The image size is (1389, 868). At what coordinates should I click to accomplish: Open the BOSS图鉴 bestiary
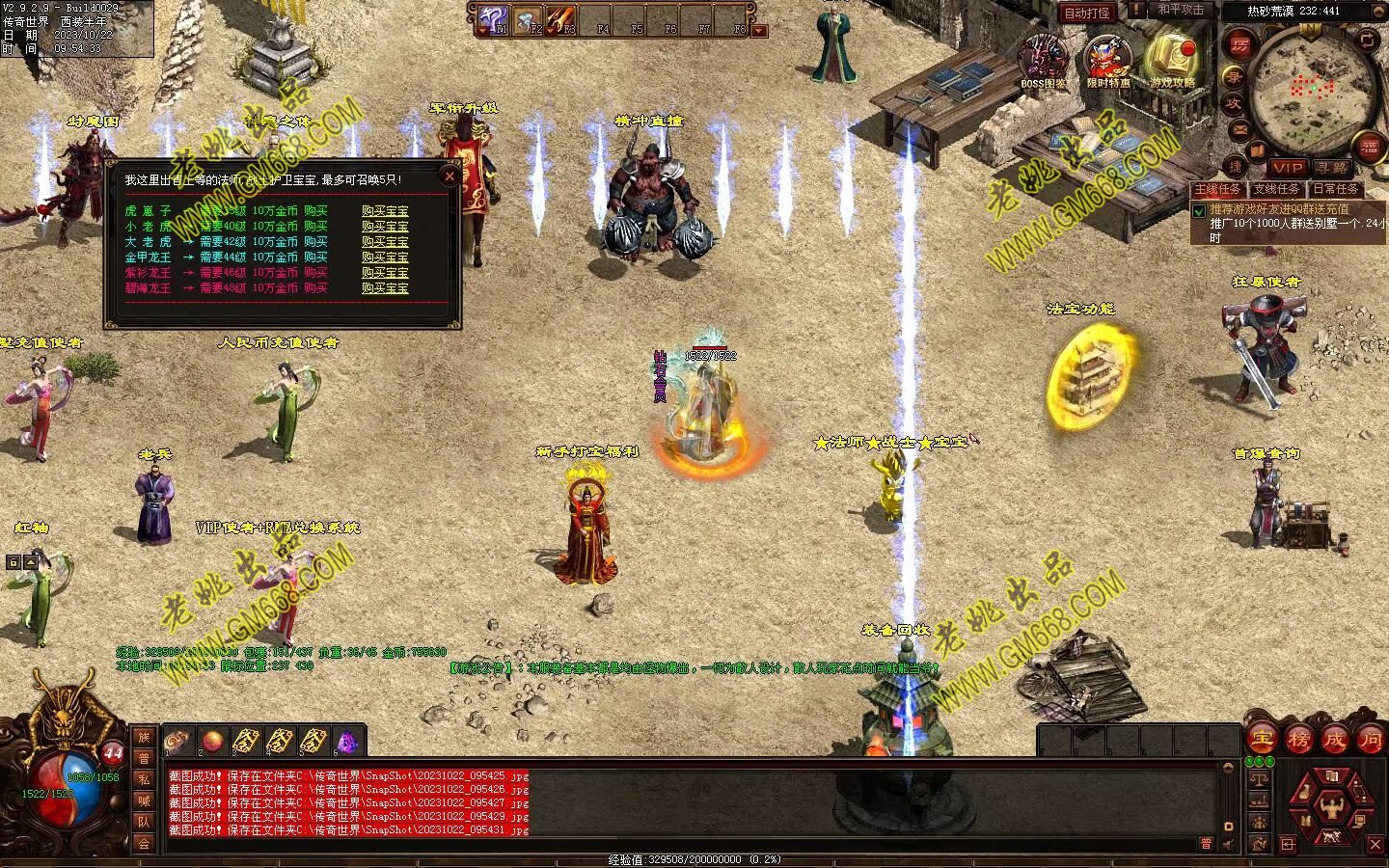1045,61
